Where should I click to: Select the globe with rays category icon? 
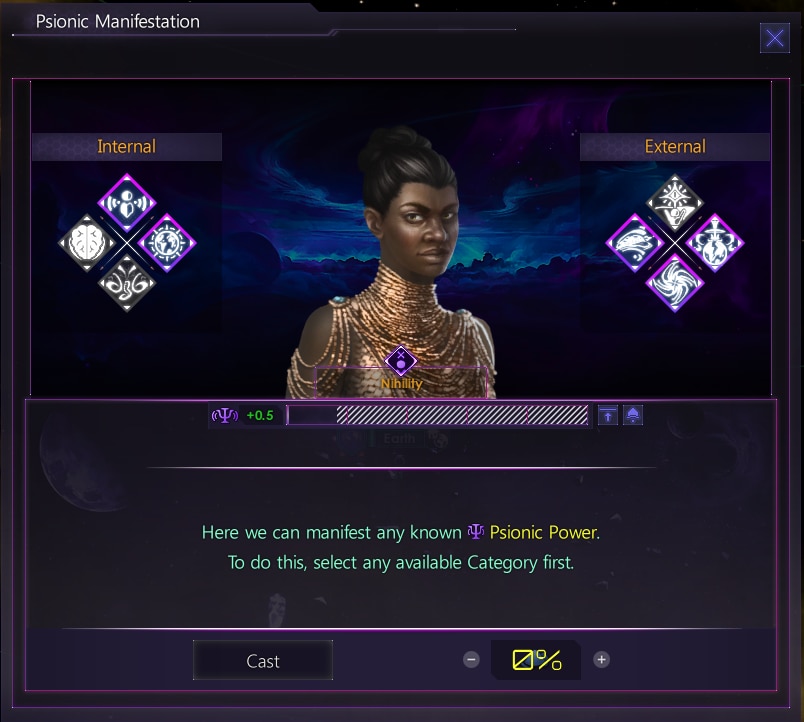click(x=167, y=243)
